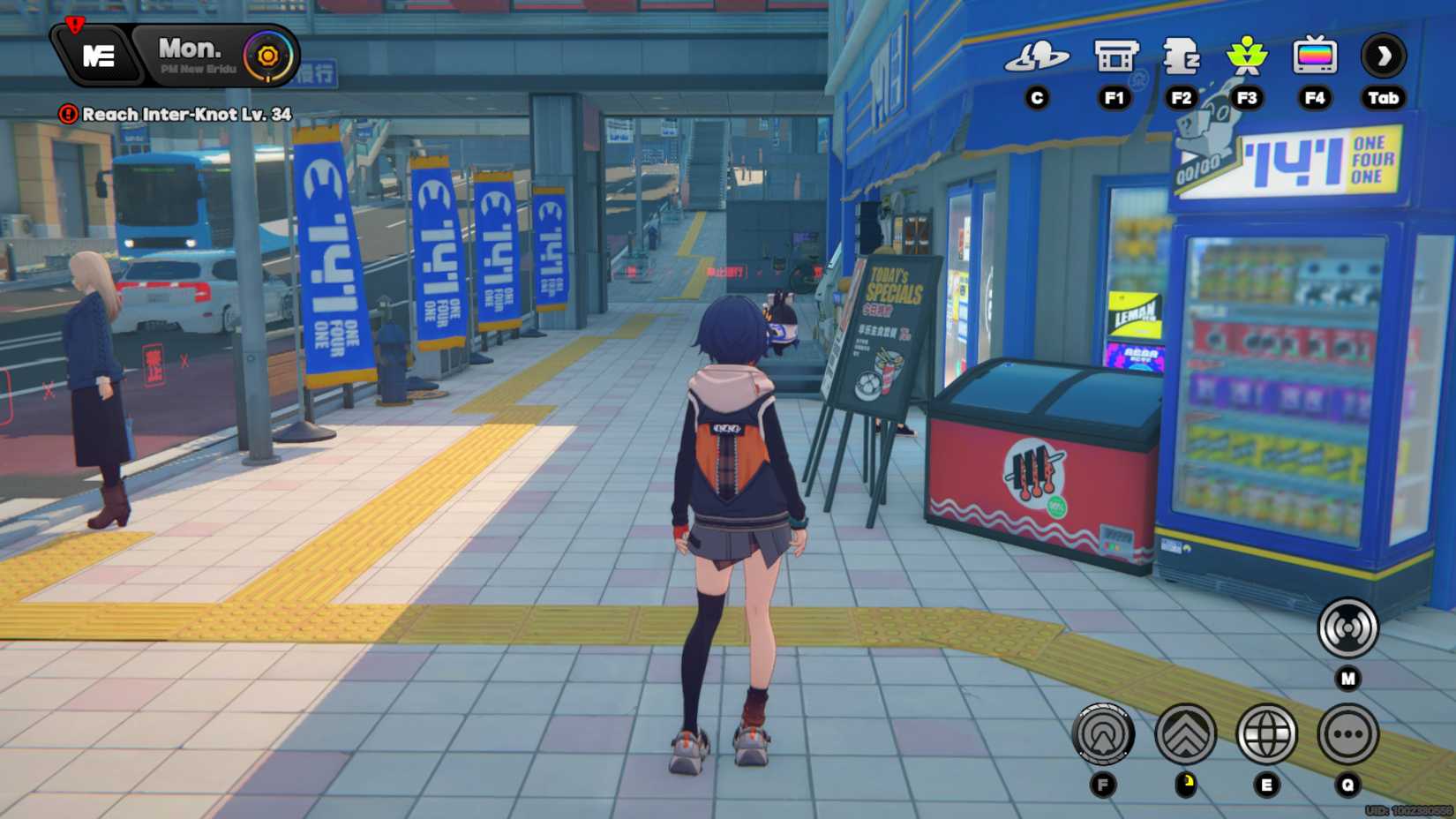This screenshot has width=1456, height=819.
Task: Open the store shortcut icon above F1
Action: (1114, 56)
